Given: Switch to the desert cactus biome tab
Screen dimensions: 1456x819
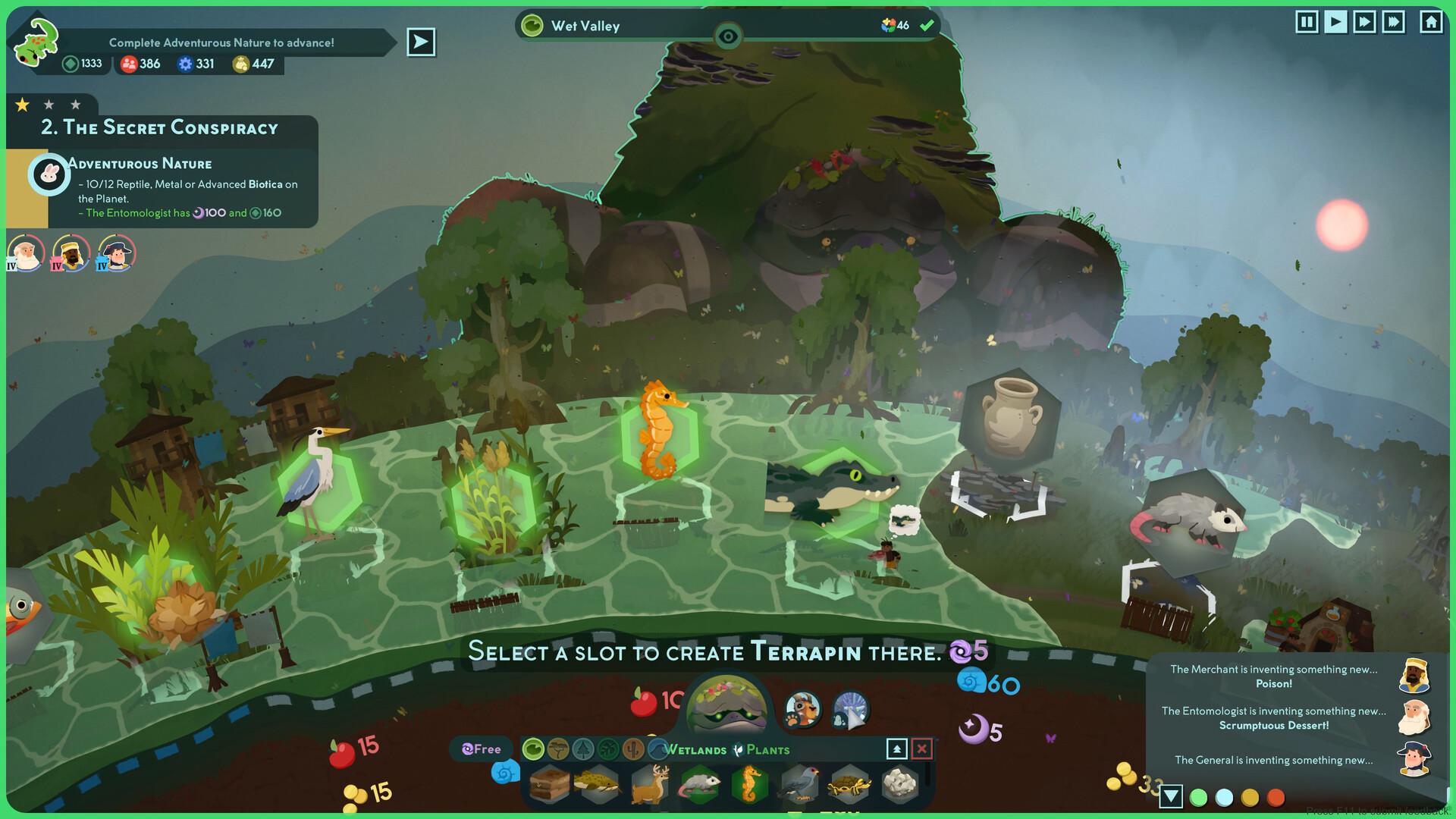Looking at the screenshot, I should pos(632,749).
